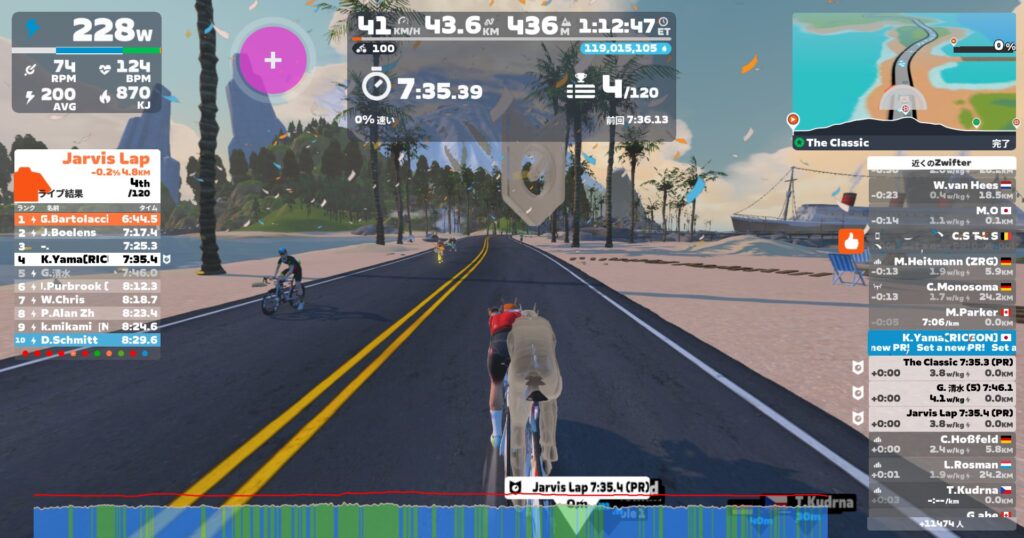The image size is (1024, 538).
Task: Select L.Rosman in the nearby riders list
Action: (x=940, y=470)
